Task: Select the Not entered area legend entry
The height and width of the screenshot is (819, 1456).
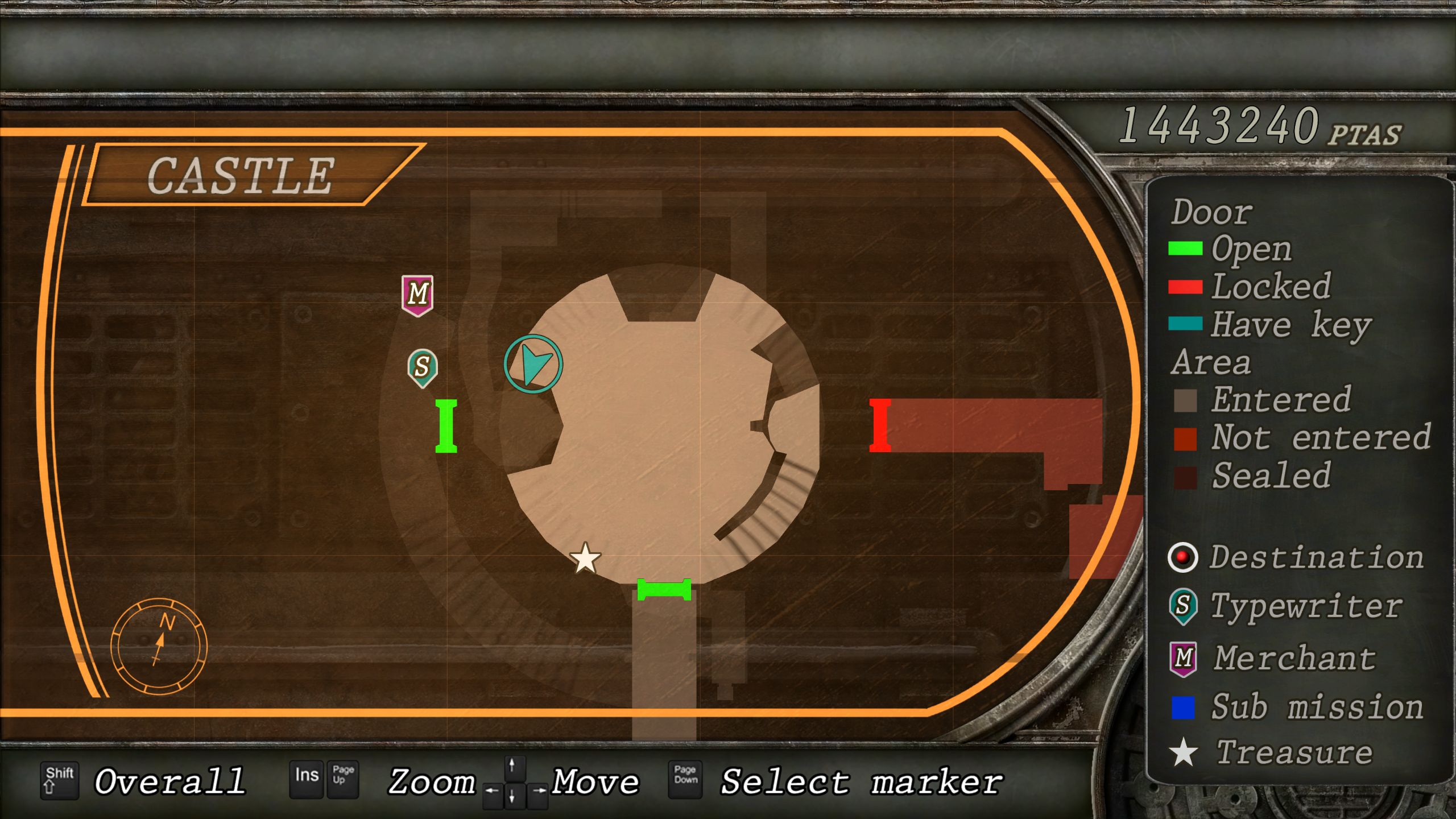Action: click(x=1302, y=438)
